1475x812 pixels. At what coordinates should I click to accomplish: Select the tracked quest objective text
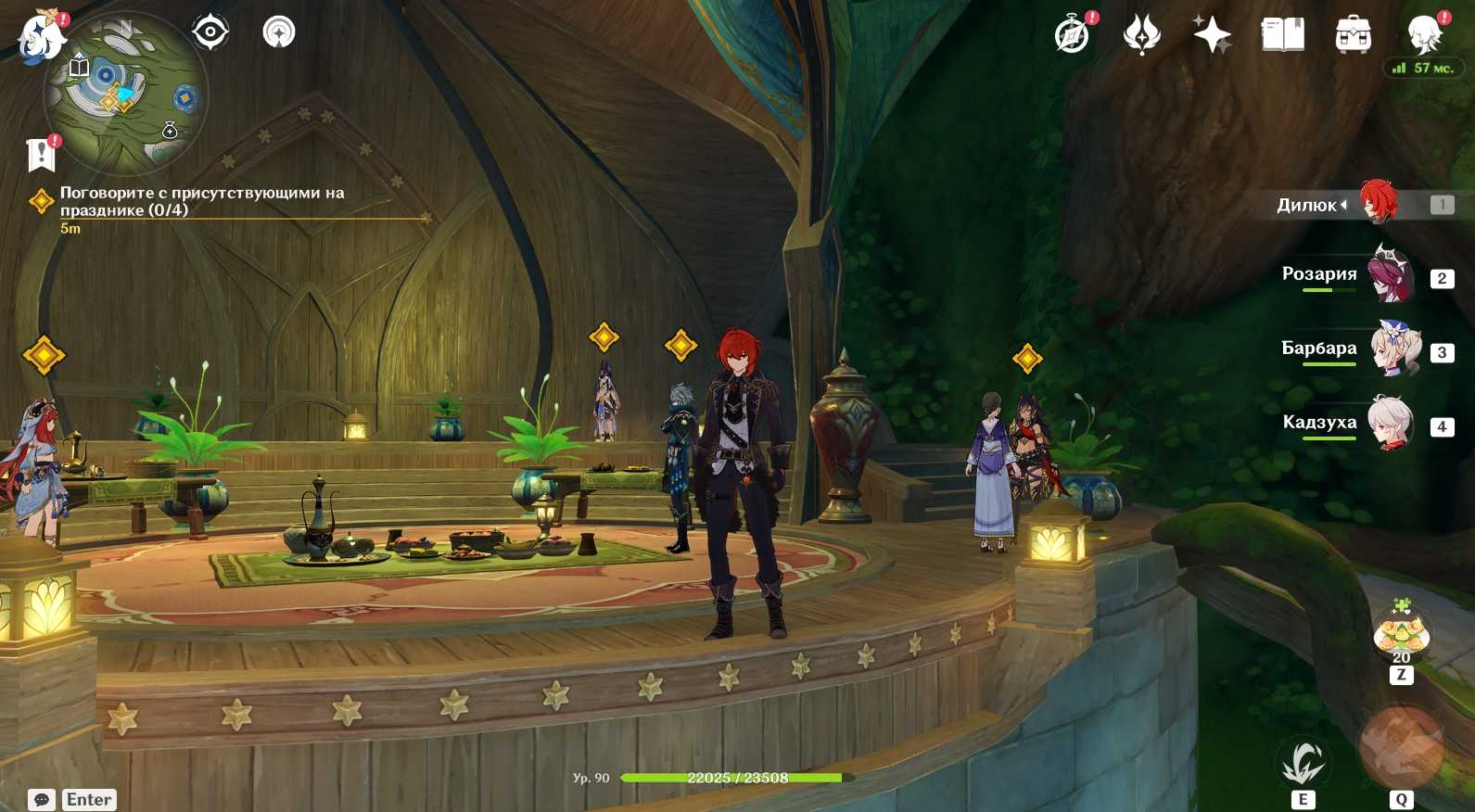tap(201, 201)
